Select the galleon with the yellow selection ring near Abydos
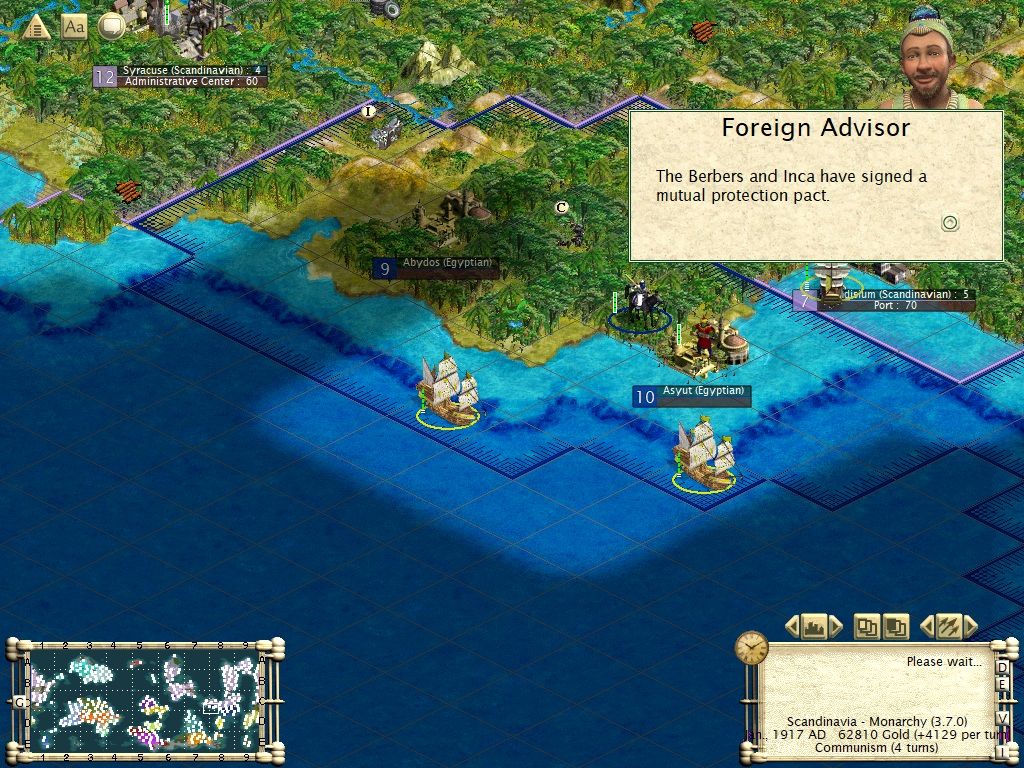 pos(447,390)
